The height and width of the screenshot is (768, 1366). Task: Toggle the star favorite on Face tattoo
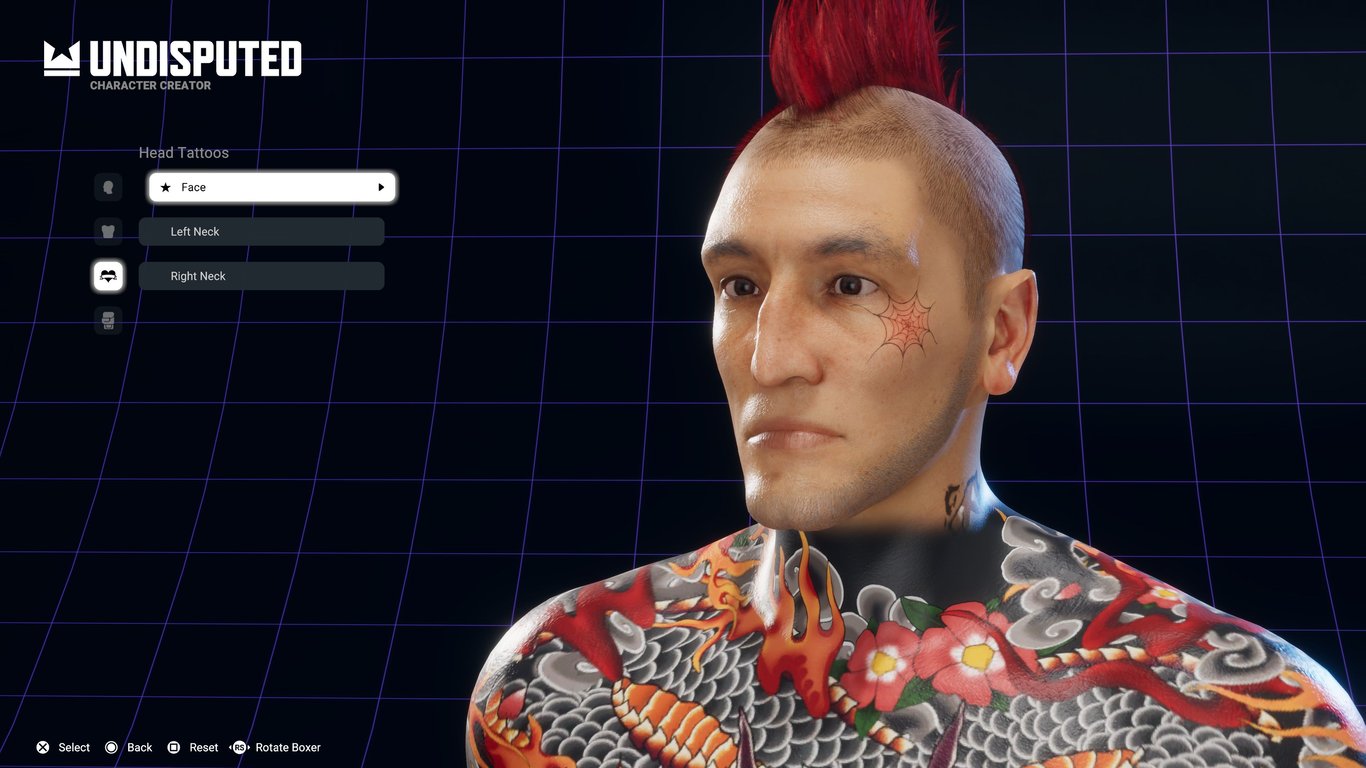166,187
